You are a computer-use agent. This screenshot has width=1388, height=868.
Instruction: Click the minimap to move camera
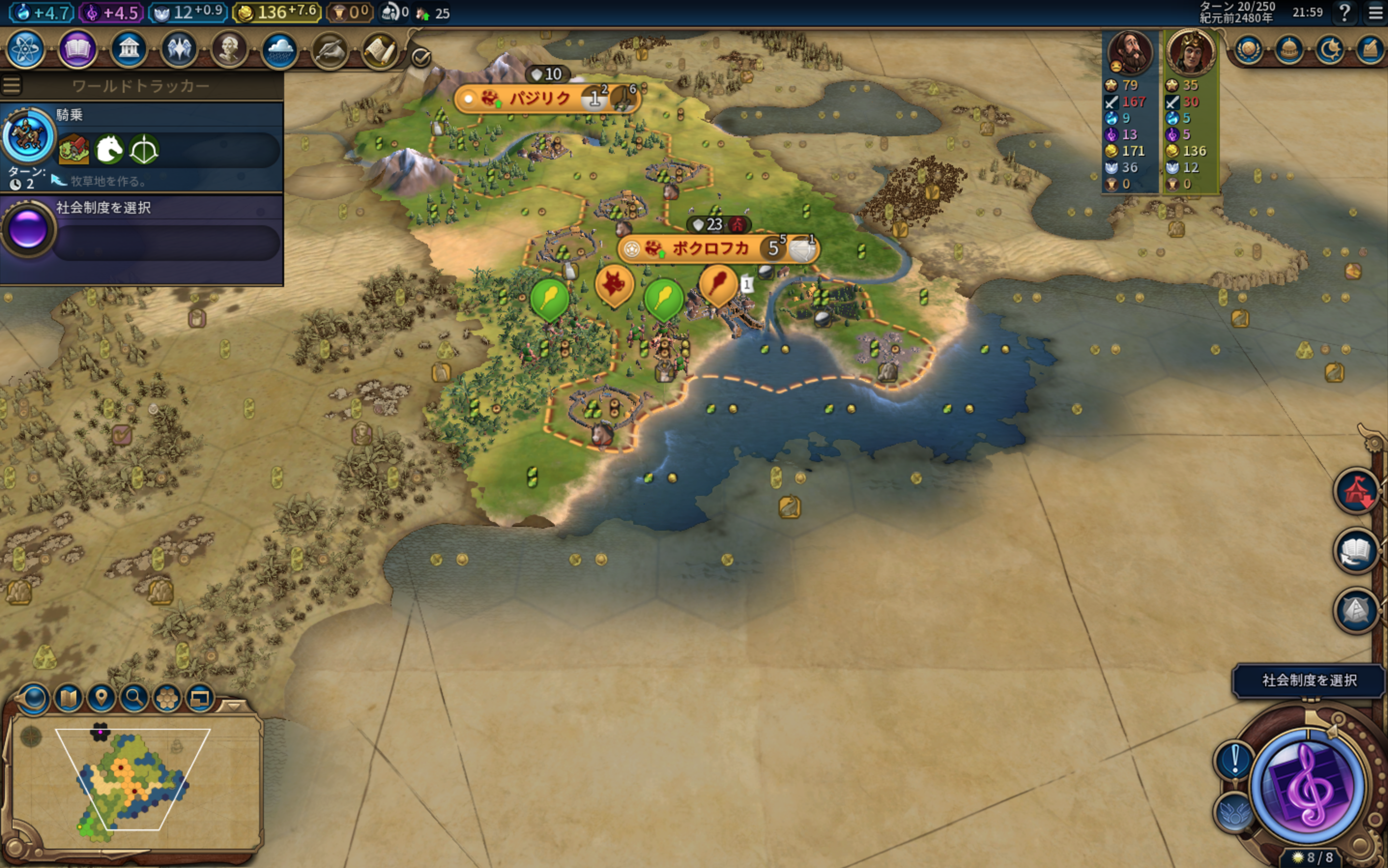[132, 781]
